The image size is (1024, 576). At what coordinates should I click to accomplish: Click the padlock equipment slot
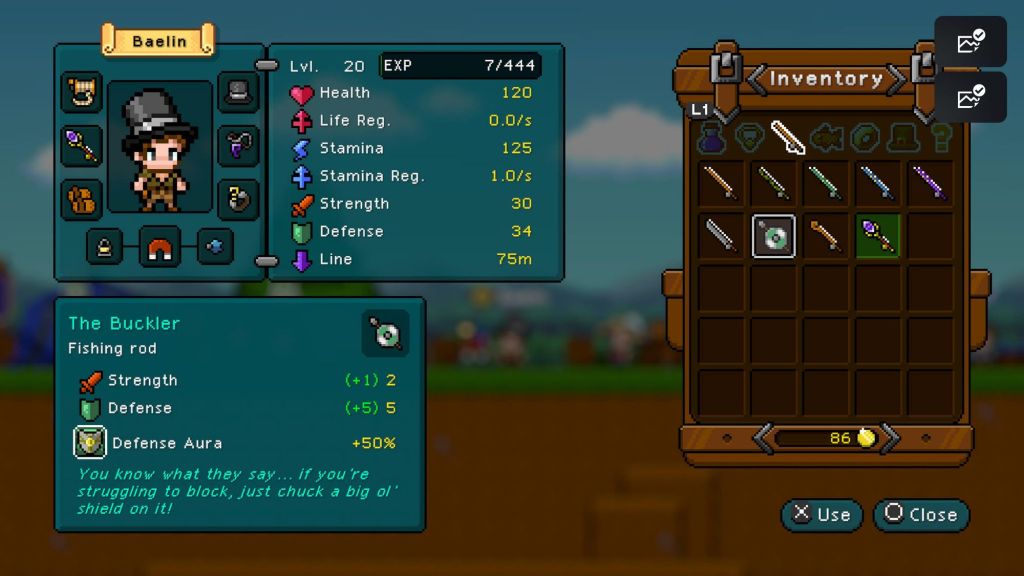tap(105, 246)
